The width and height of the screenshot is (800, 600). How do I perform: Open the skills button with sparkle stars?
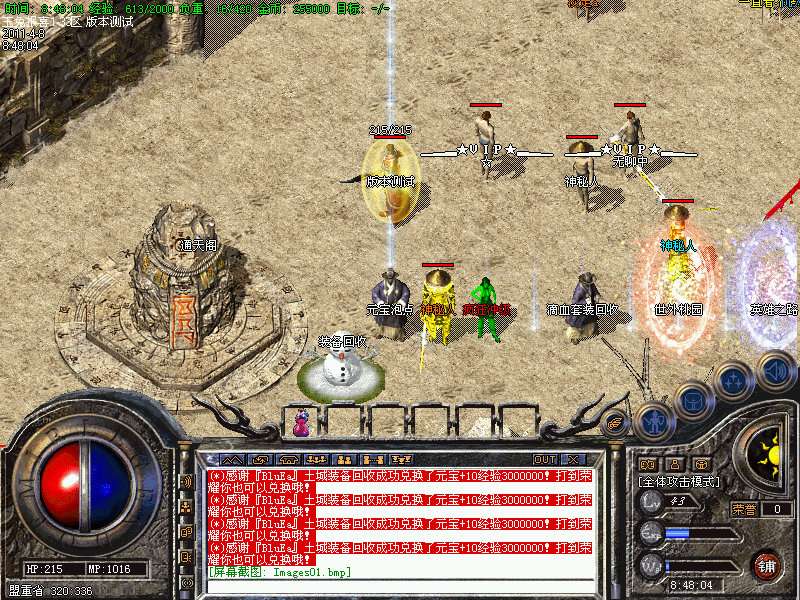pos(734,381)
